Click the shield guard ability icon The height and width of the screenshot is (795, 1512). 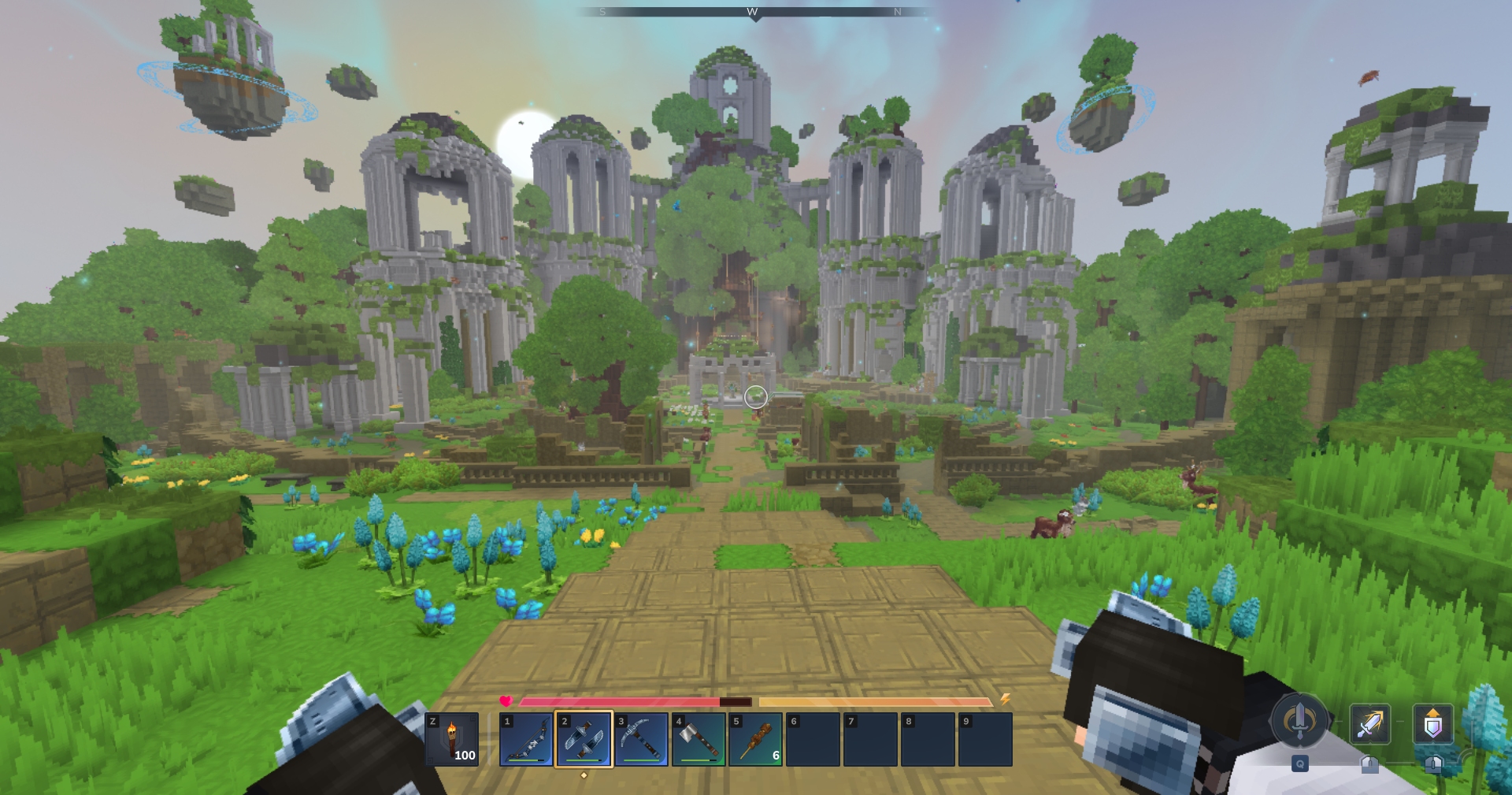(1432, 724)
